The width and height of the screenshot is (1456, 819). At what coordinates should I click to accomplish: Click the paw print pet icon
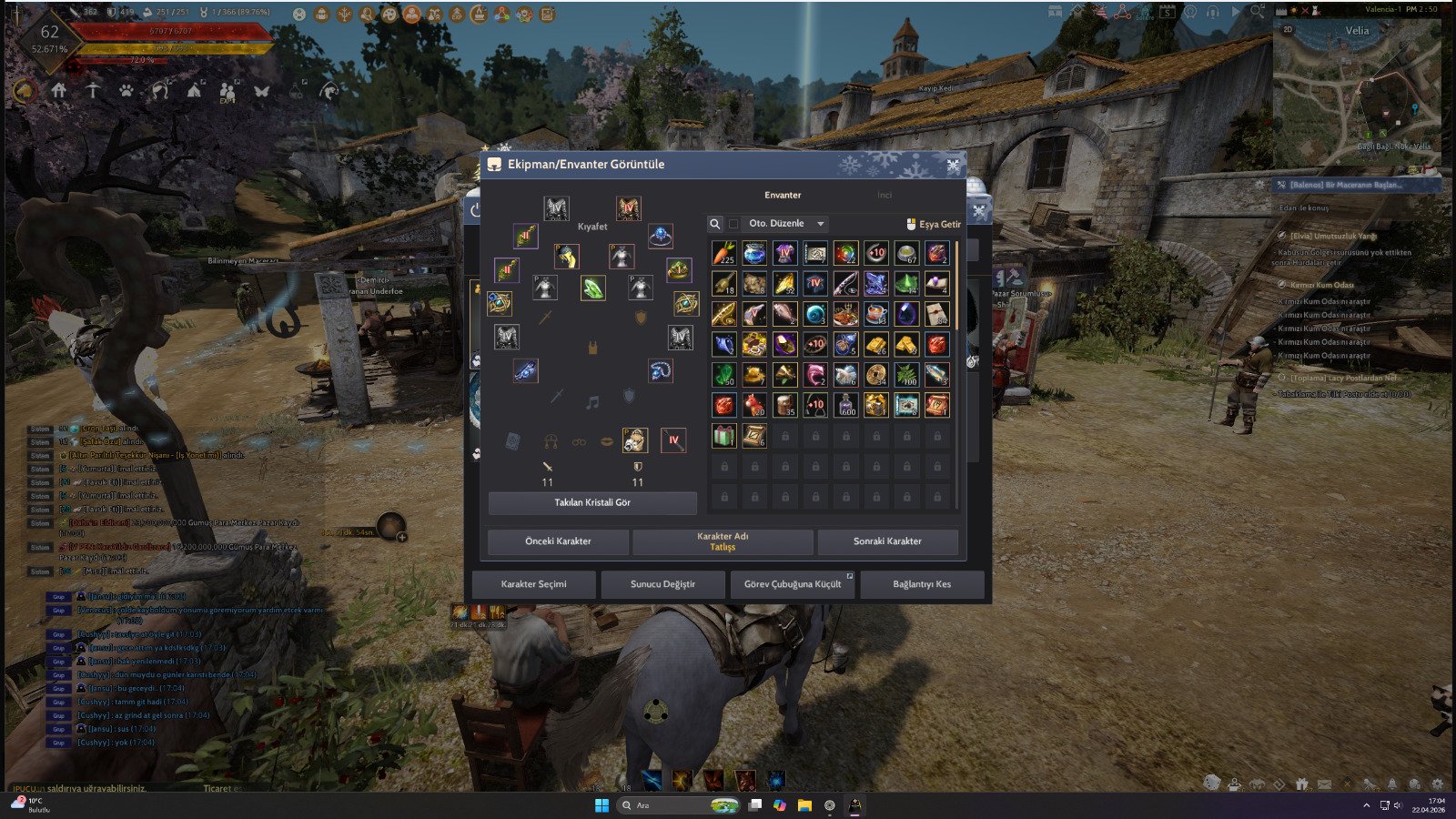(x=126, y=91)
